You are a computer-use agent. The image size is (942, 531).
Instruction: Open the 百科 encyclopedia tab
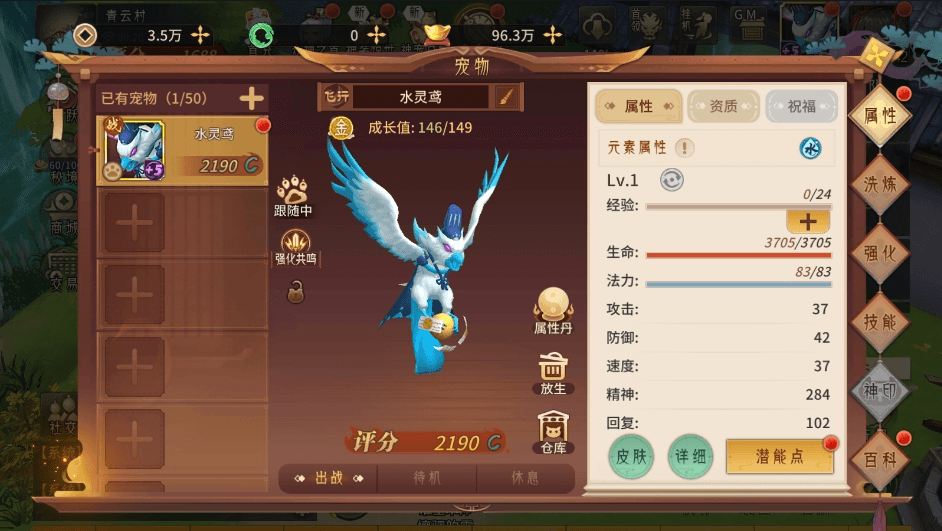[880, 460]
